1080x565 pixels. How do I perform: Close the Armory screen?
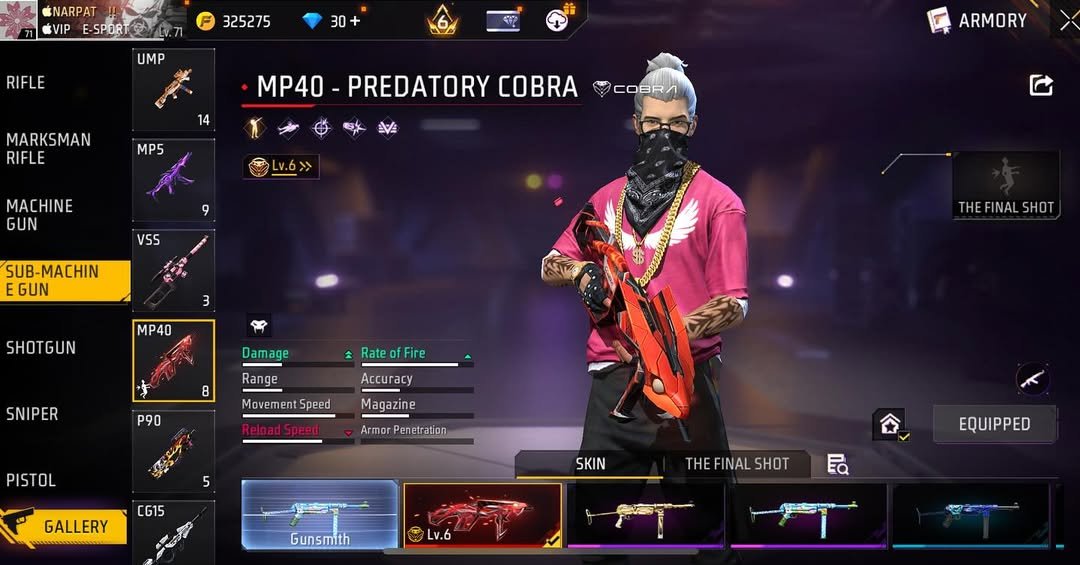point(1068,20)
